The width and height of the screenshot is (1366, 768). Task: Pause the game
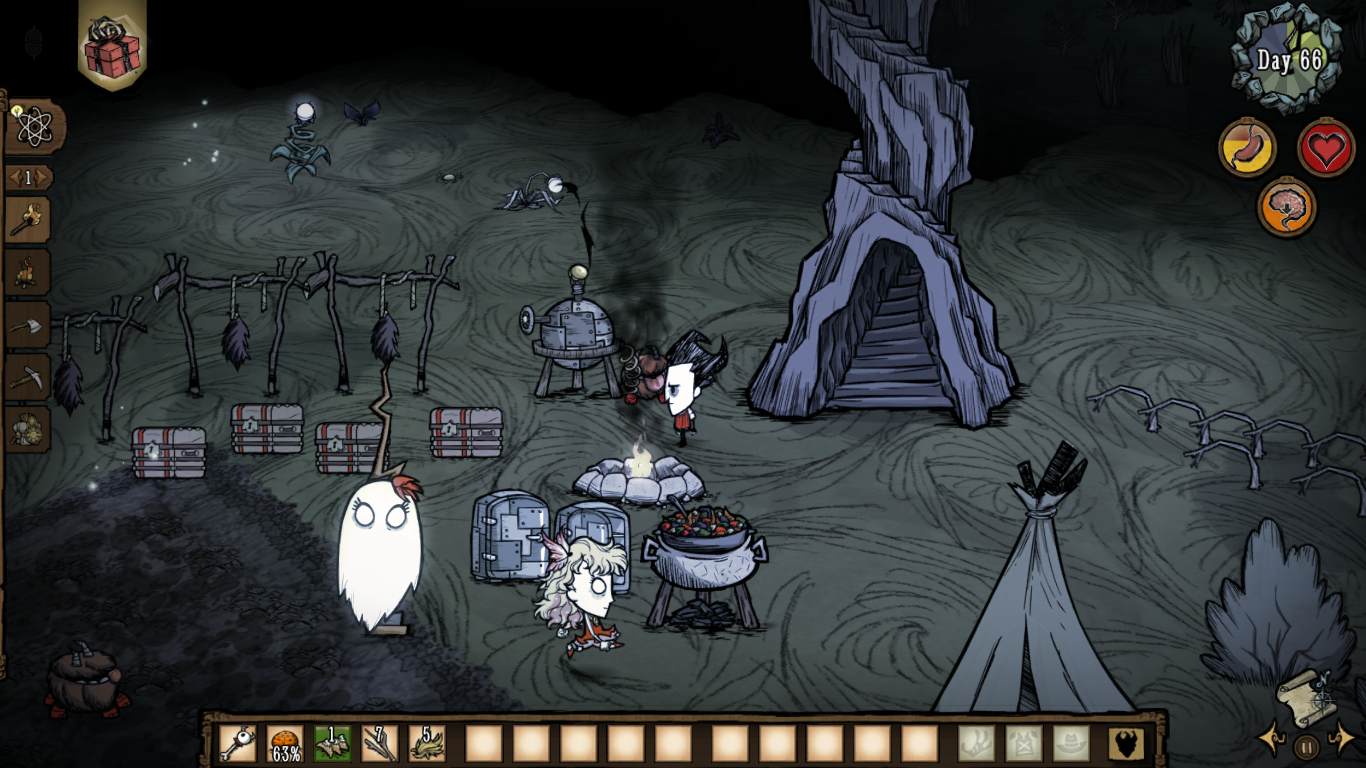coord(1306,745)
